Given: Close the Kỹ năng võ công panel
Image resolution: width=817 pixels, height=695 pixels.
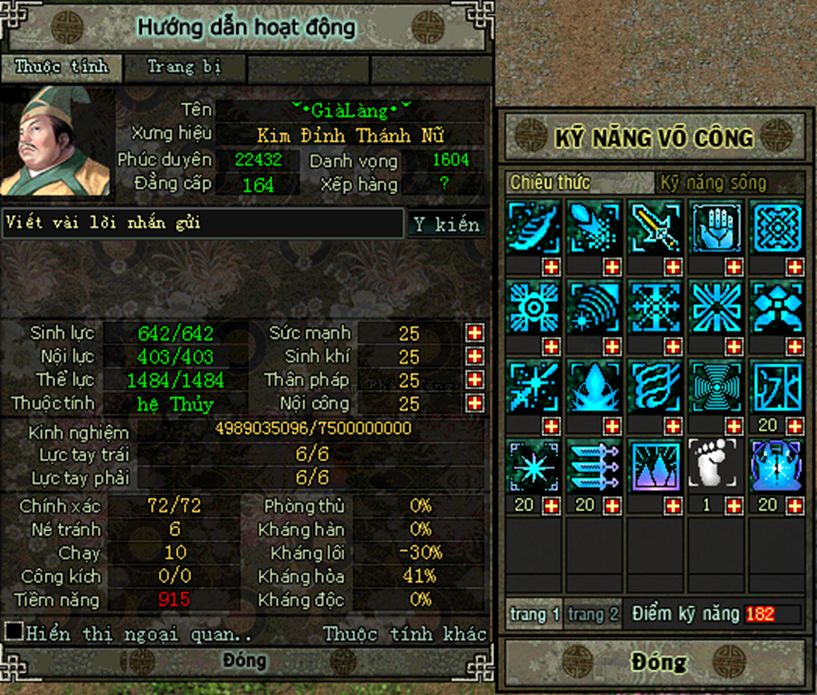Looking at the screenshot, I should 658,662.
